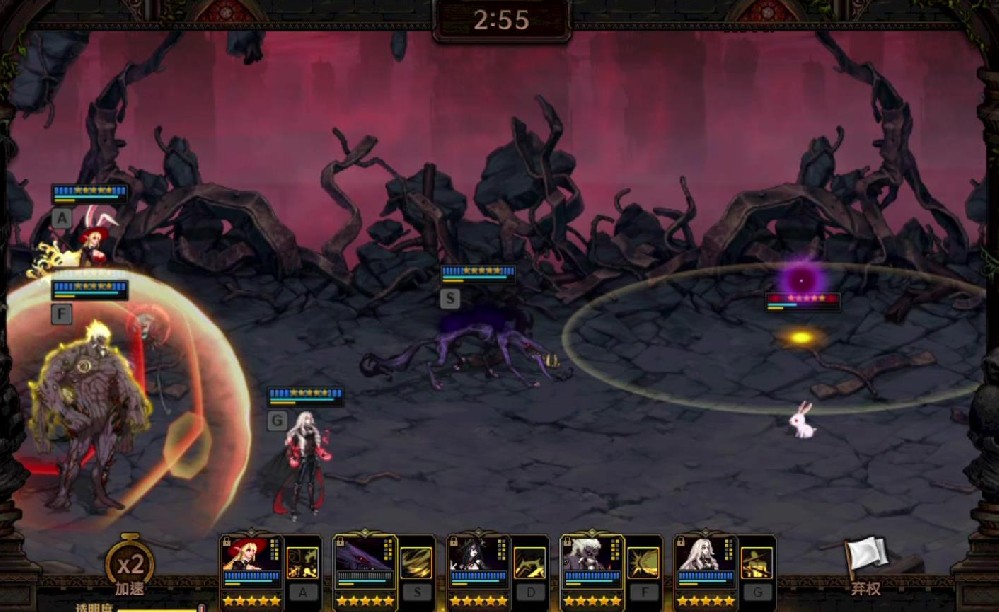The width and height of the screenshot is (999, 612).
Task: Activate the skill icon labeled D
Action: [x=531, y=564]
